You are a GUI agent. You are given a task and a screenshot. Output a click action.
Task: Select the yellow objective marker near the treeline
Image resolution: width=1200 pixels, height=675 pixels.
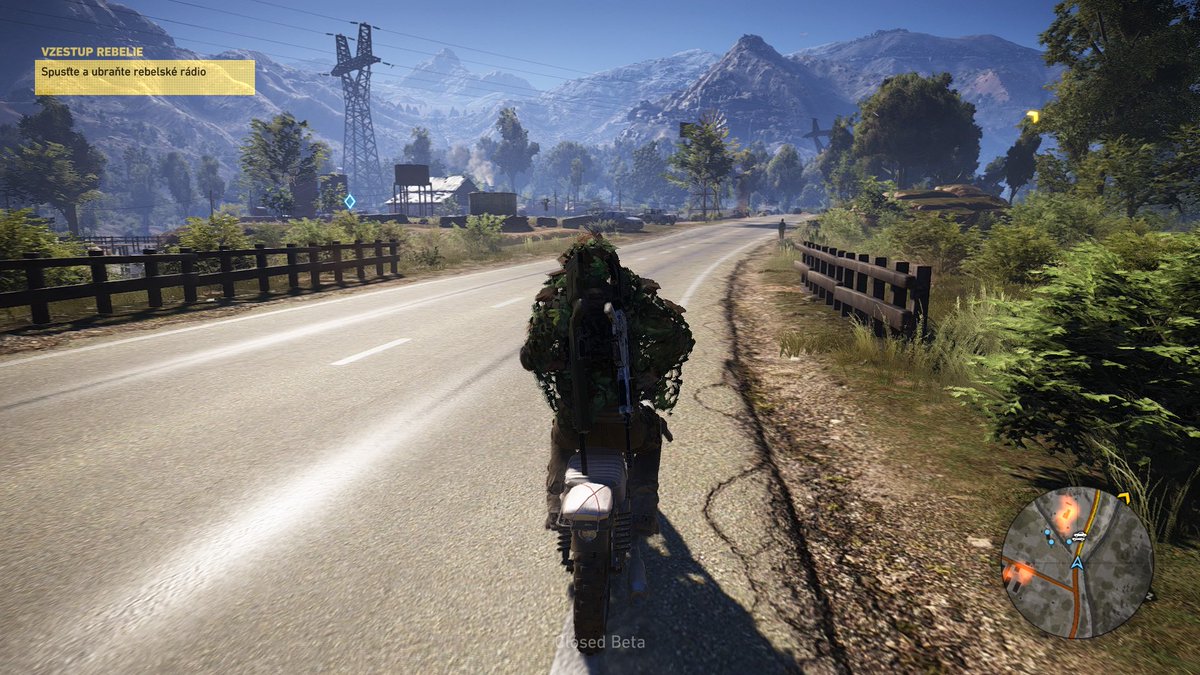pyautogui.click(x=1033, y=117)
